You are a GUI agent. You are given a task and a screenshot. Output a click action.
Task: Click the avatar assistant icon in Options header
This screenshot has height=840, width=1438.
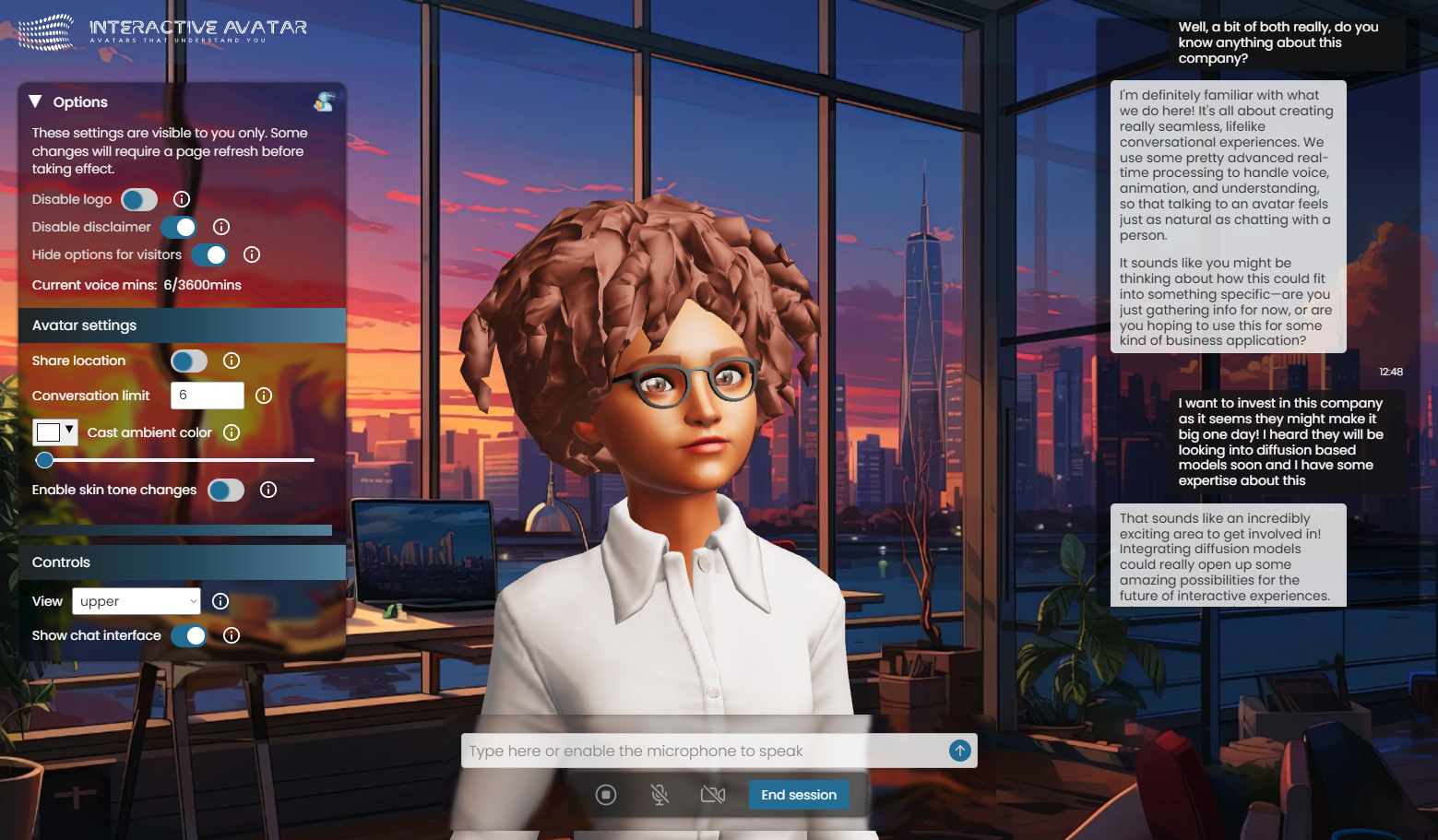pos(323,101)
